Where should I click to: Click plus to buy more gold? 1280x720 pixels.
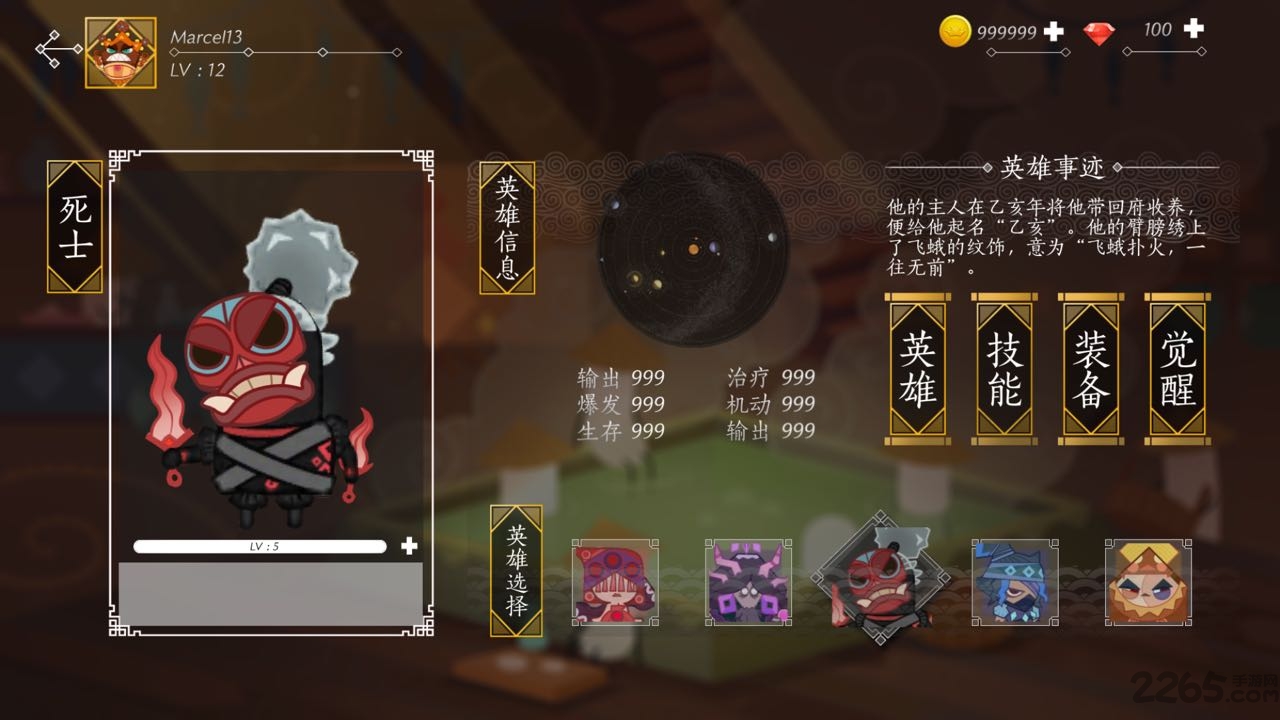[x=1051, y=31]
